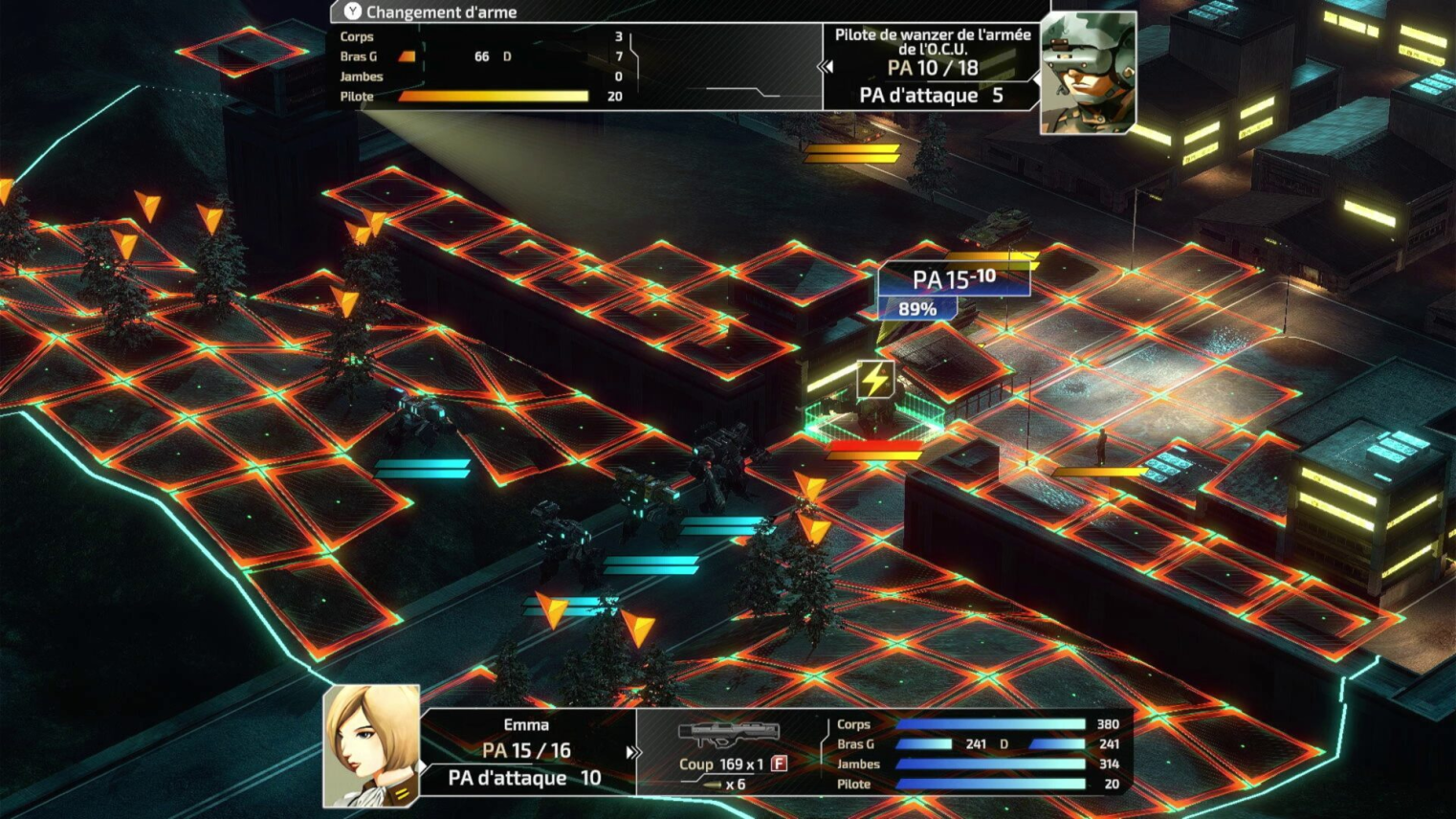1456x819 pixels.
Task: Click the arrow beside Emma's weapon panel
Action: pos(631,753)
